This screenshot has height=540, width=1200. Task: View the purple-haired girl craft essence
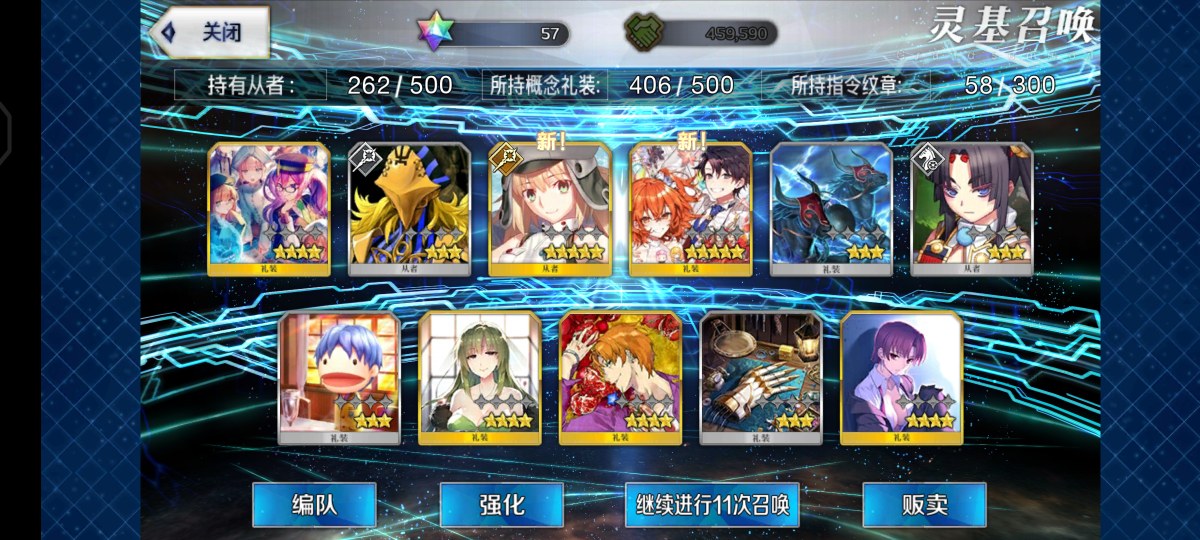(901, 377)
